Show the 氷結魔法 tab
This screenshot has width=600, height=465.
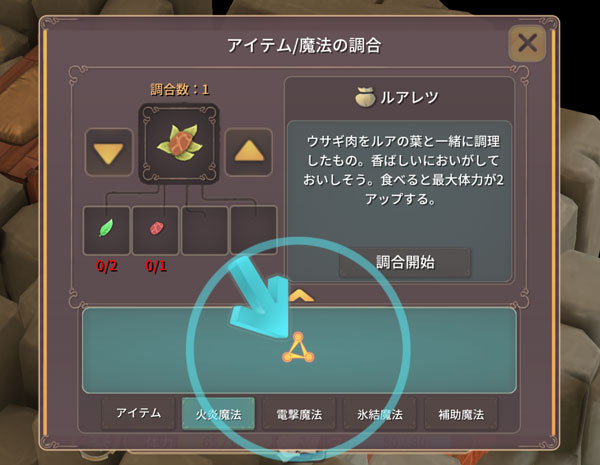click(379, 413)
